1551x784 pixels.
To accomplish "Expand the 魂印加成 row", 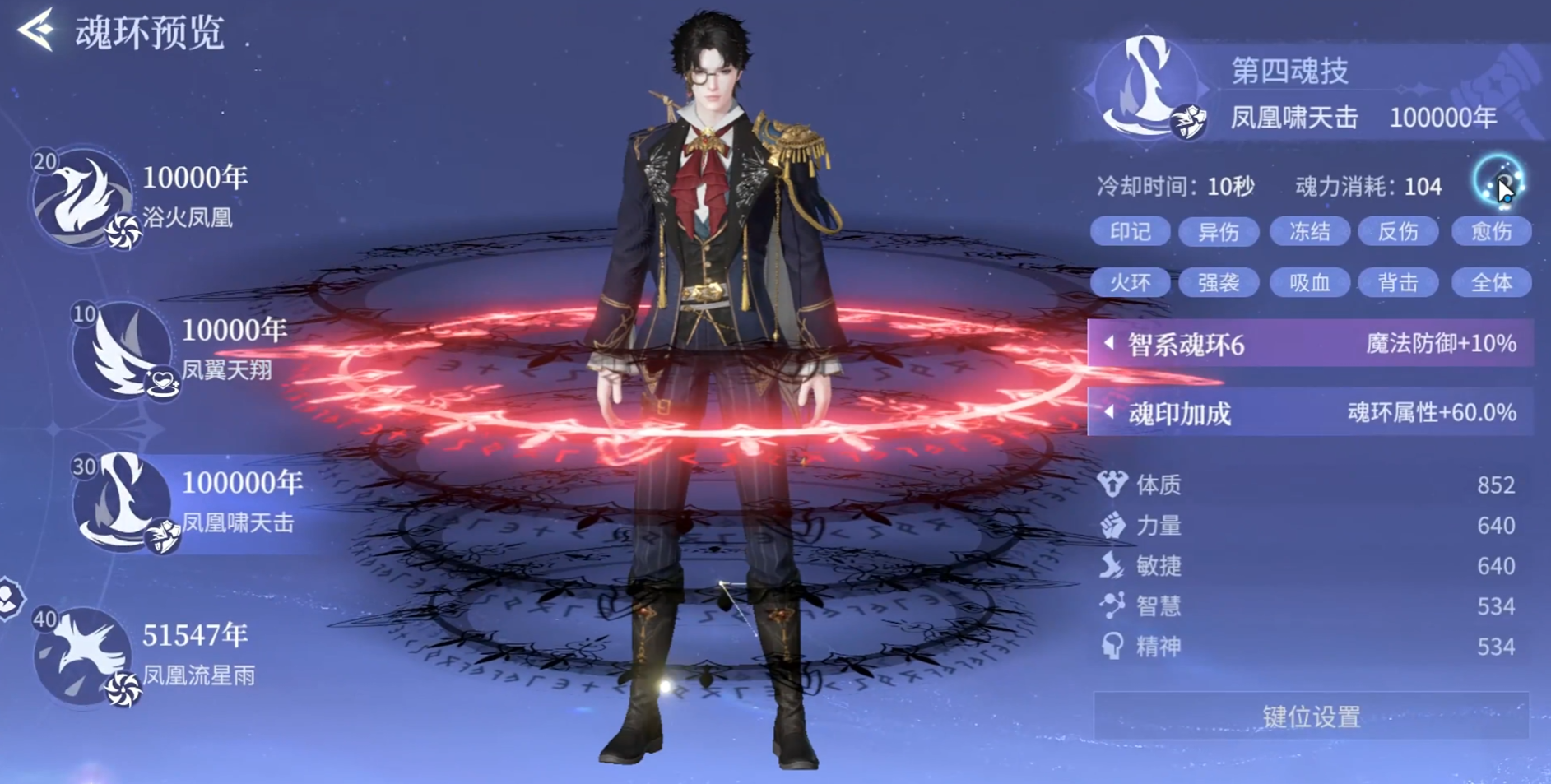I will 1310,413.
